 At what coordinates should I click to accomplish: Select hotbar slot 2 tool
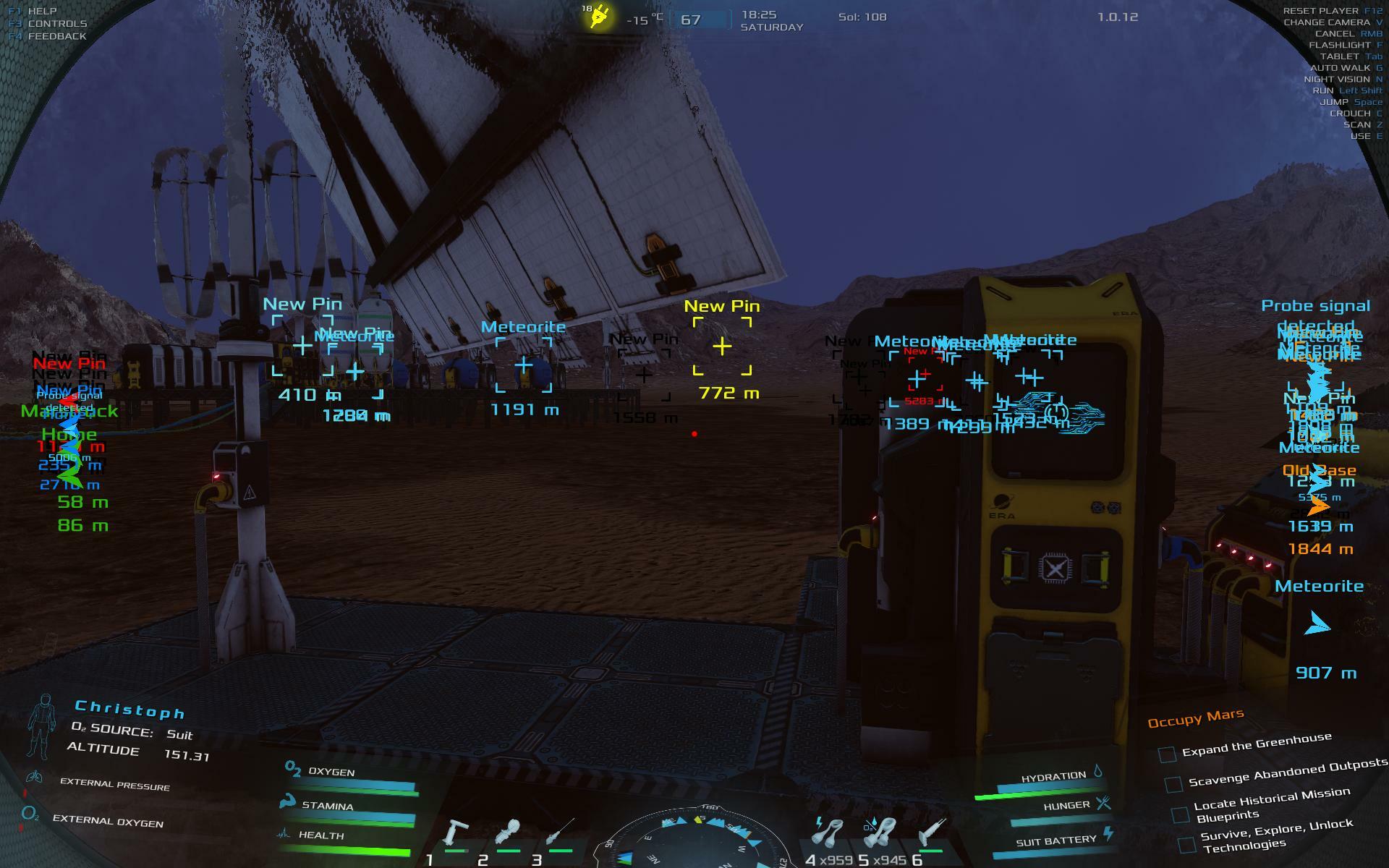click(508, 833)
